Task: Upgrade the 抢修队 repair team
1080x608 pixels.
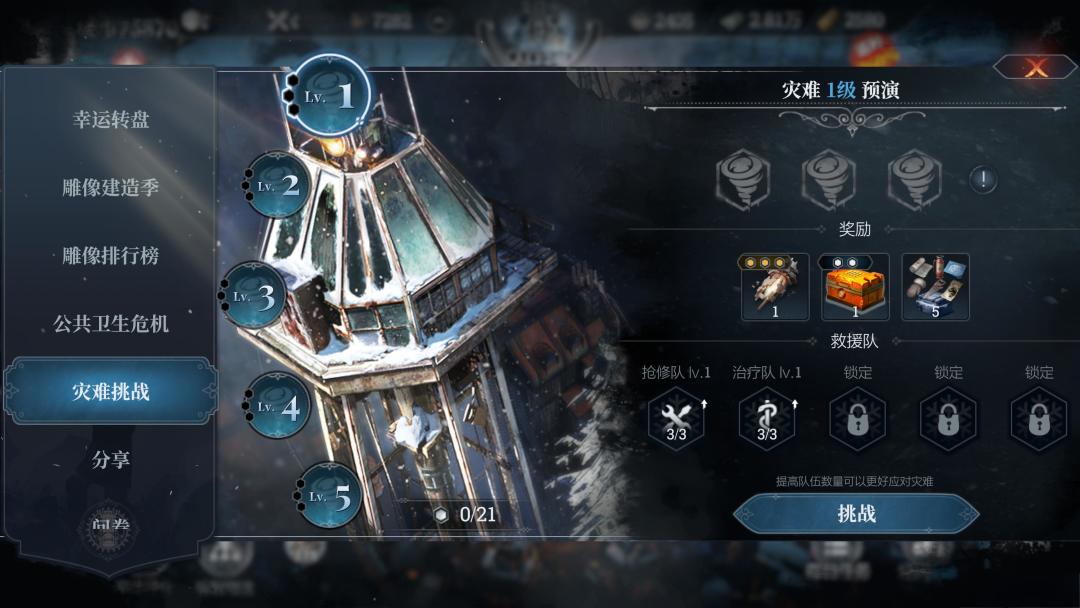Action: tap(676, 418)
